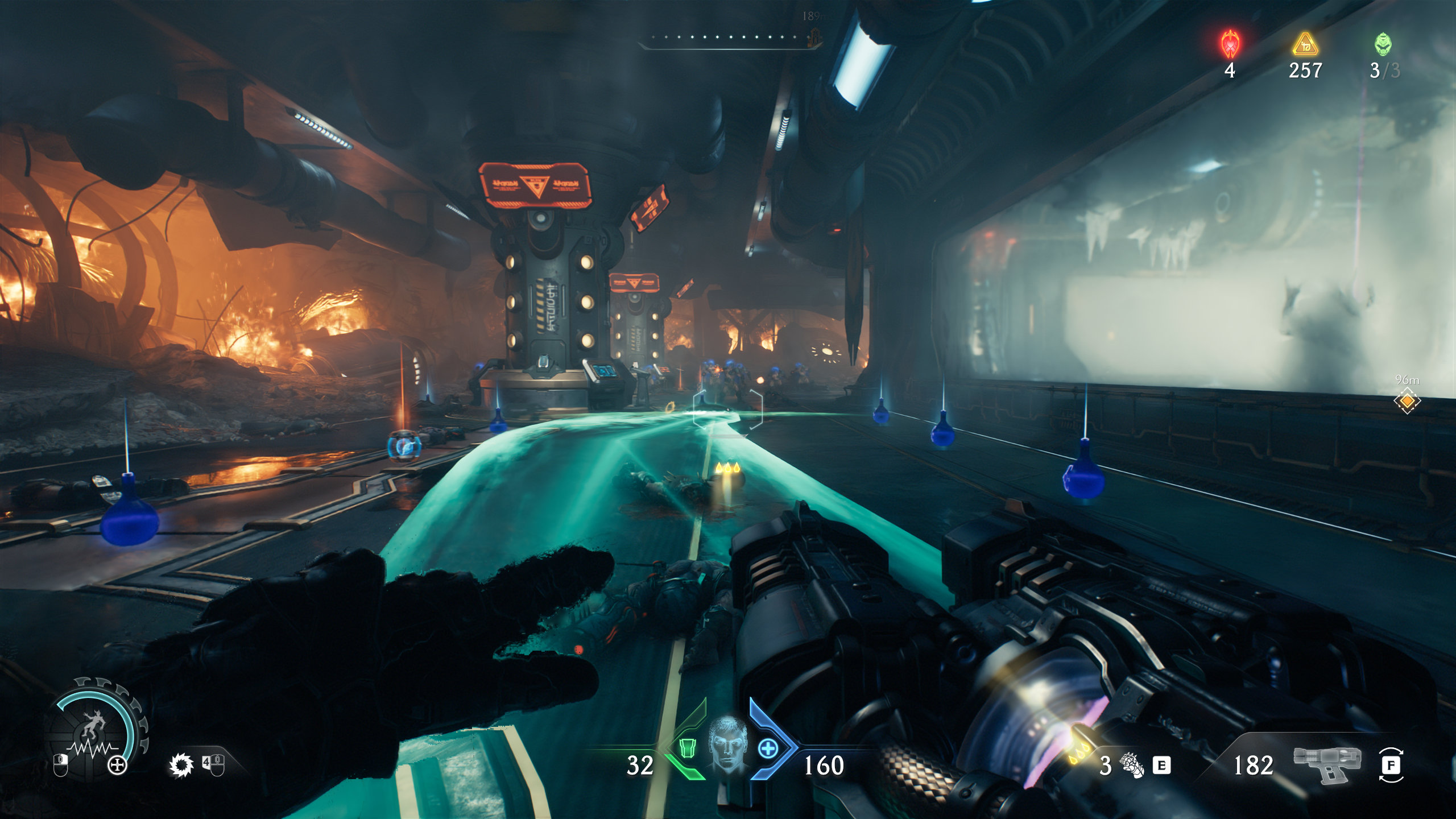Click the green helmet secrets icon

tap(1383, 44)
